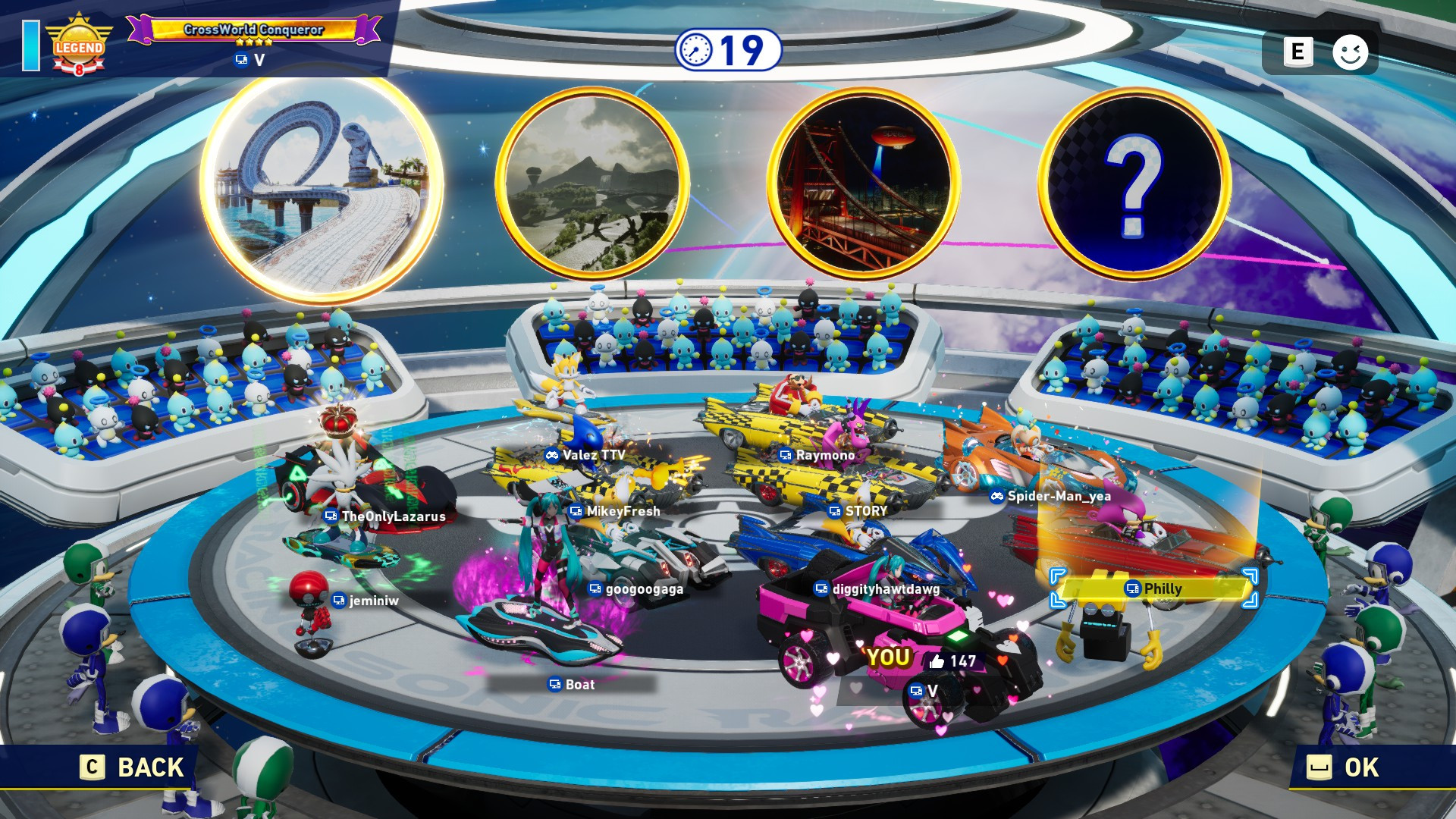The width and height of the screenshot is (1456, 819).
Task: Vote for the looping white bridge course
Action: [x=322, y=187]
